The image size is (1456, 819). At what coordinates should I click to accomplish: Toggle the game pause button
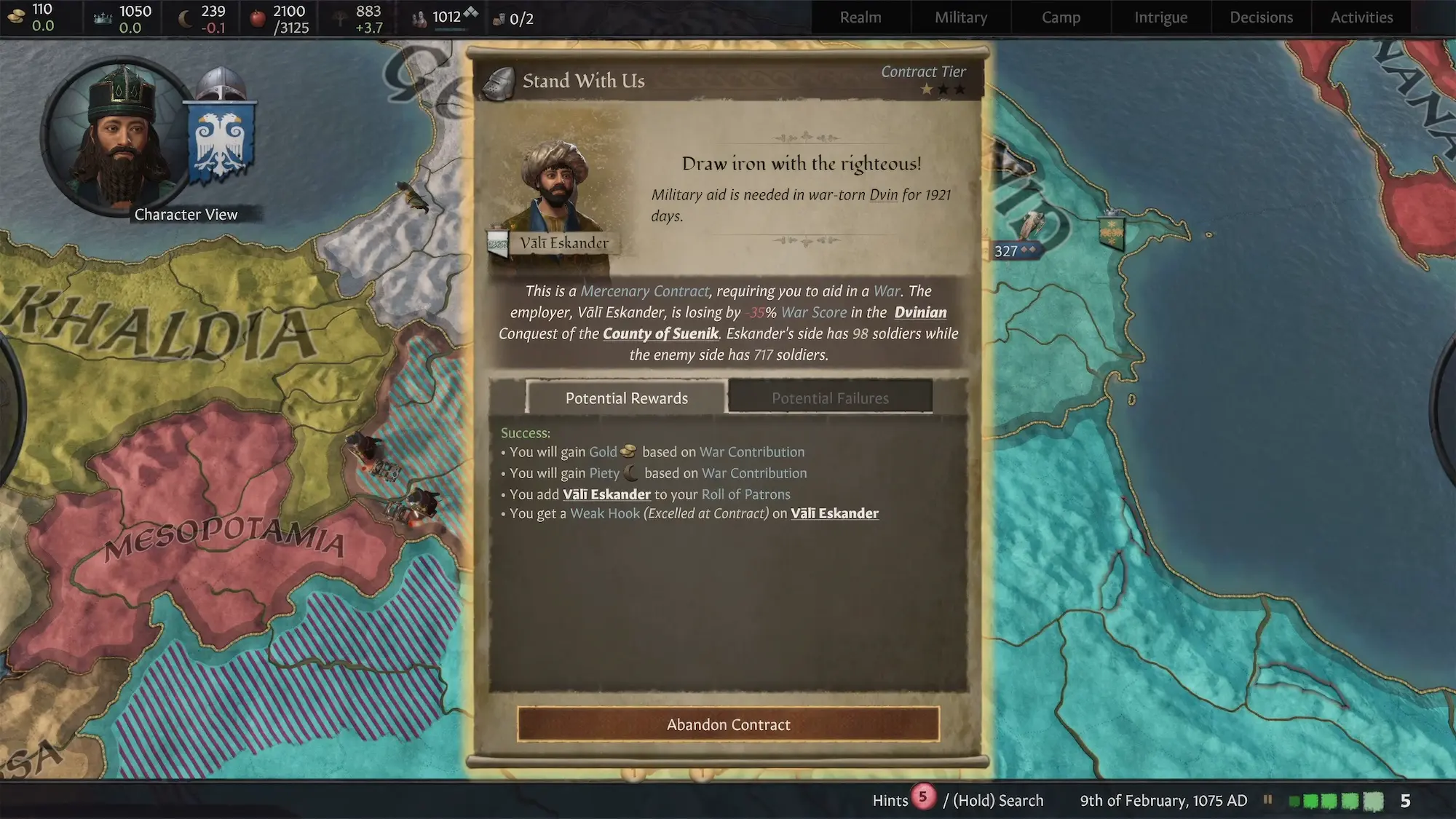(1268, 800)
